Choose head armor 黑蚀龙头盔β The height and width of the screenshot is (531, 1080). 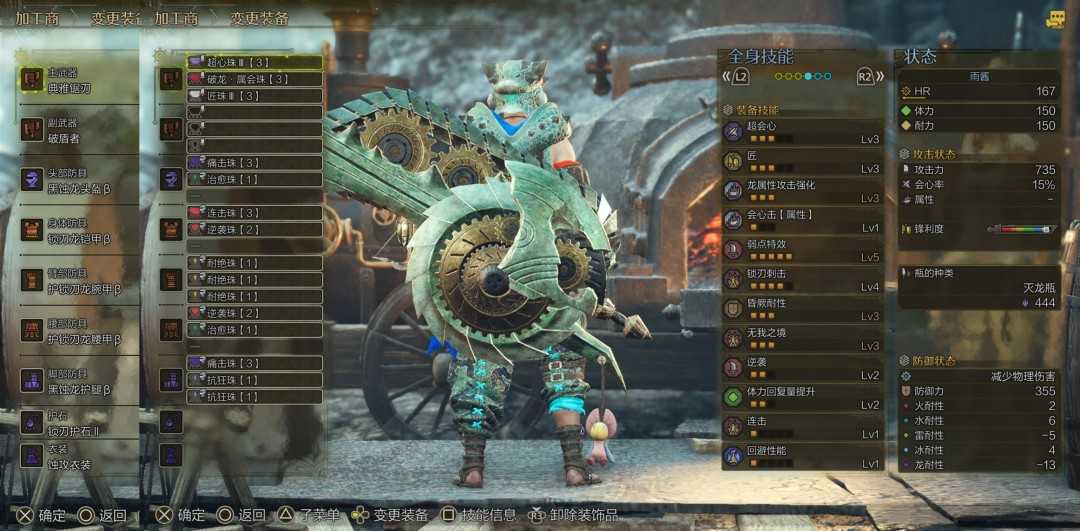point(75,180)
